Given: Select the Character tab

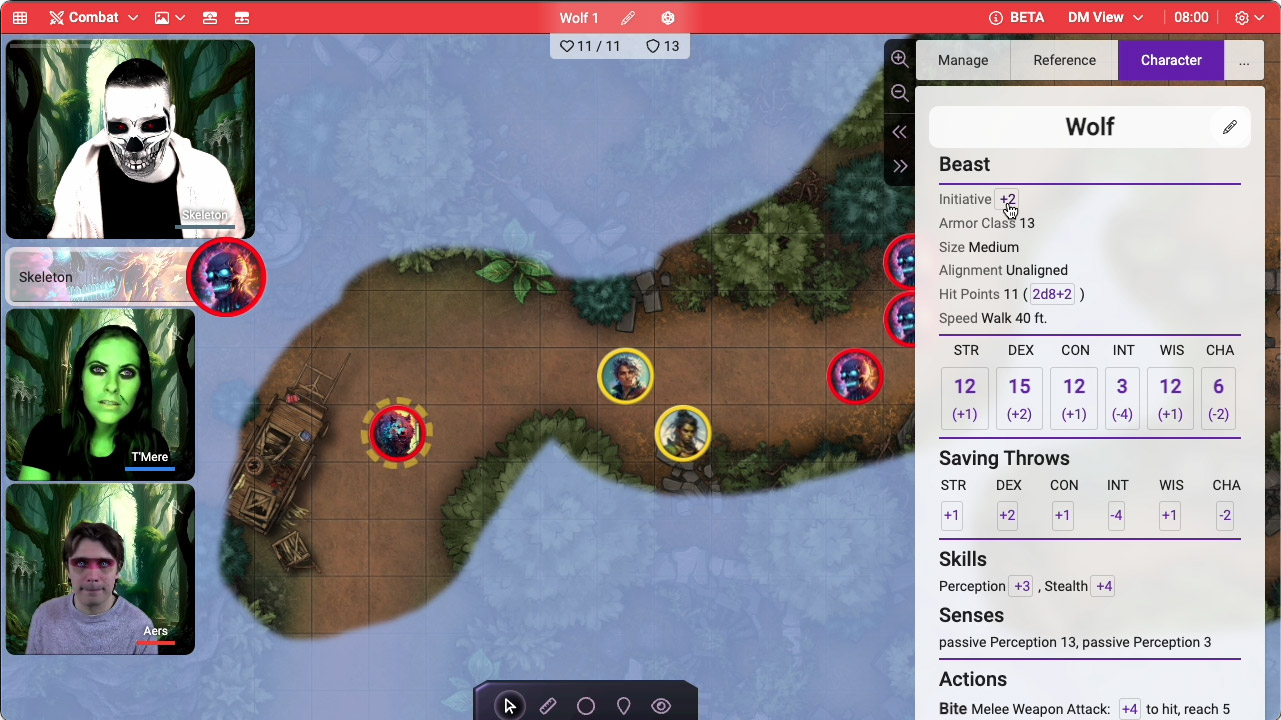Looking at the screenshot, I should click(1171, 60).
